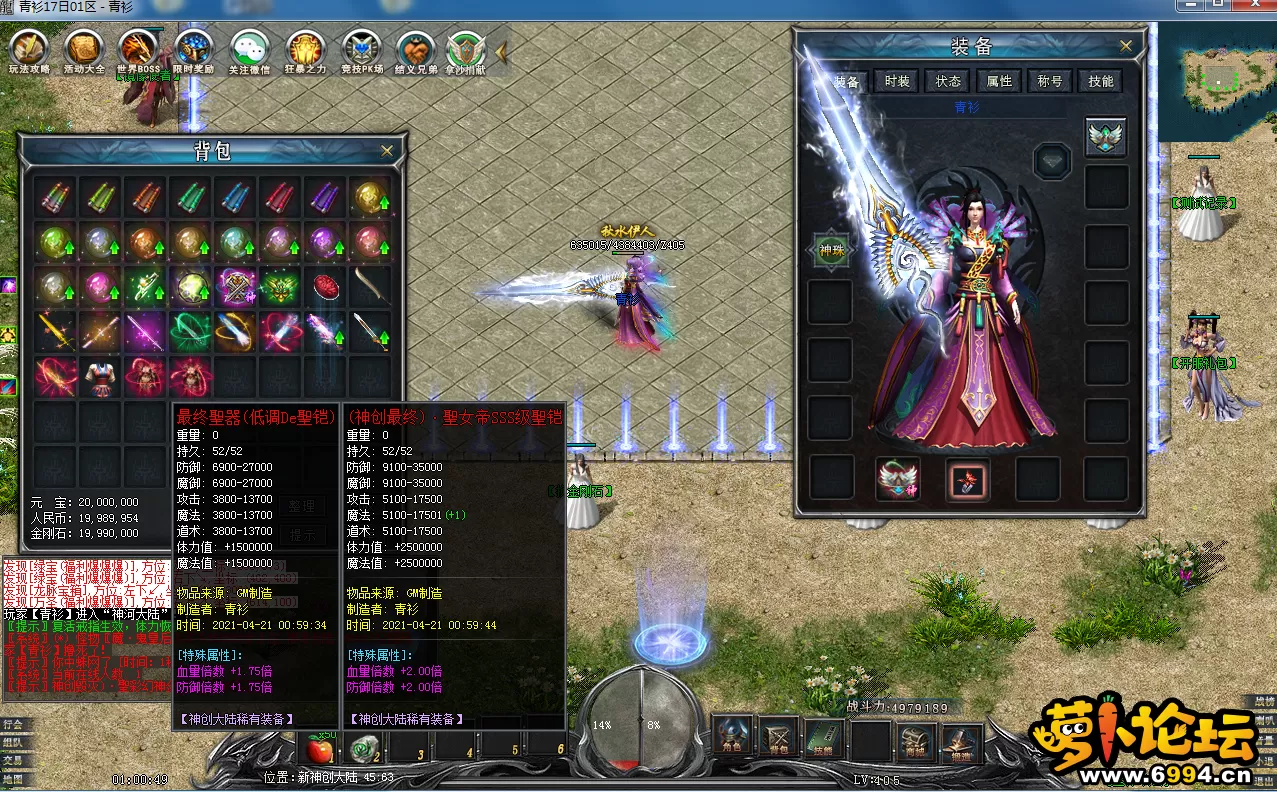This screenshot has height=792, width=1277.
Task: Open the 世界BOSS menu icon
Action: coord(139,50)
